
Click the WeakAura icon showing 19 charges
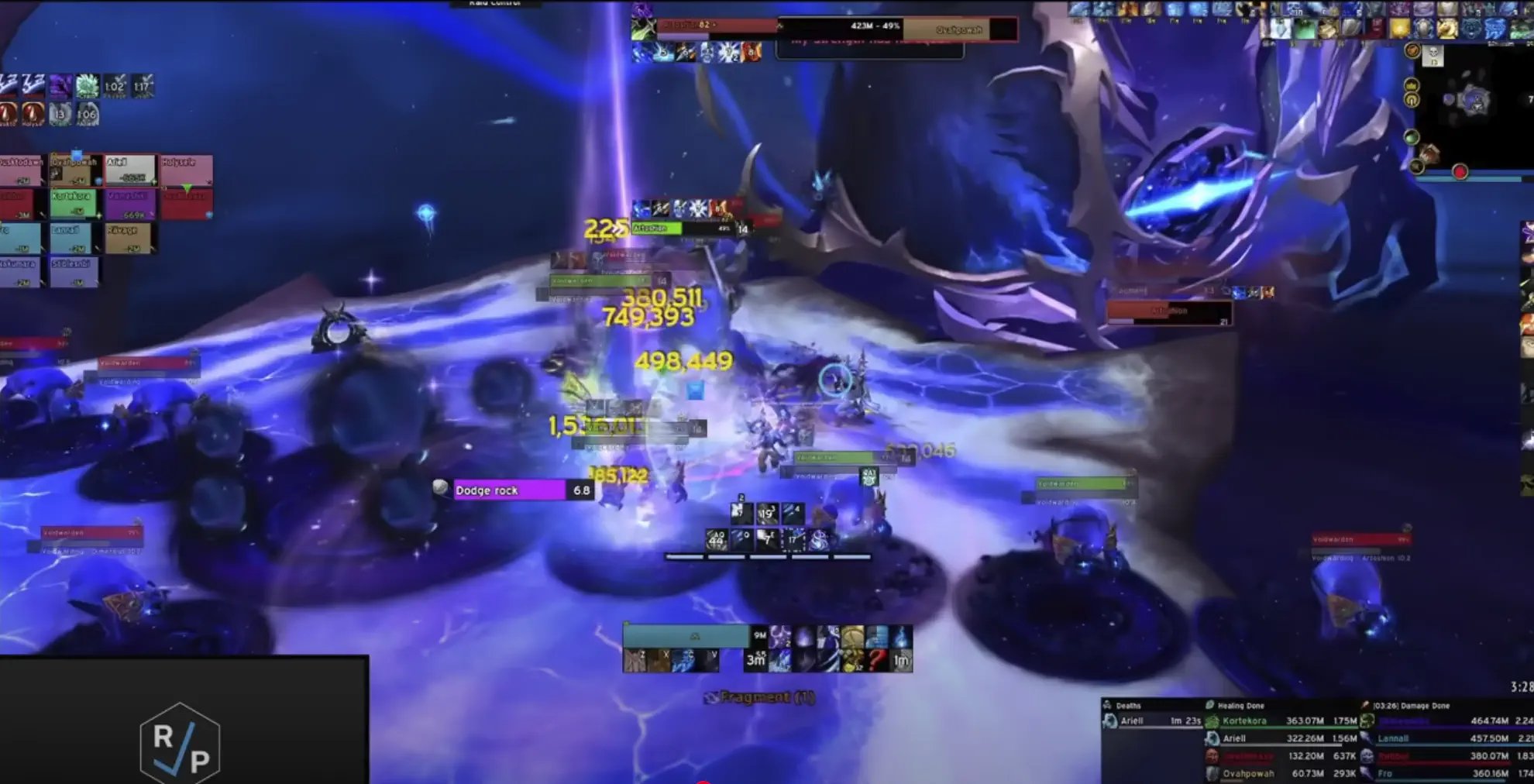coord(767,513)
